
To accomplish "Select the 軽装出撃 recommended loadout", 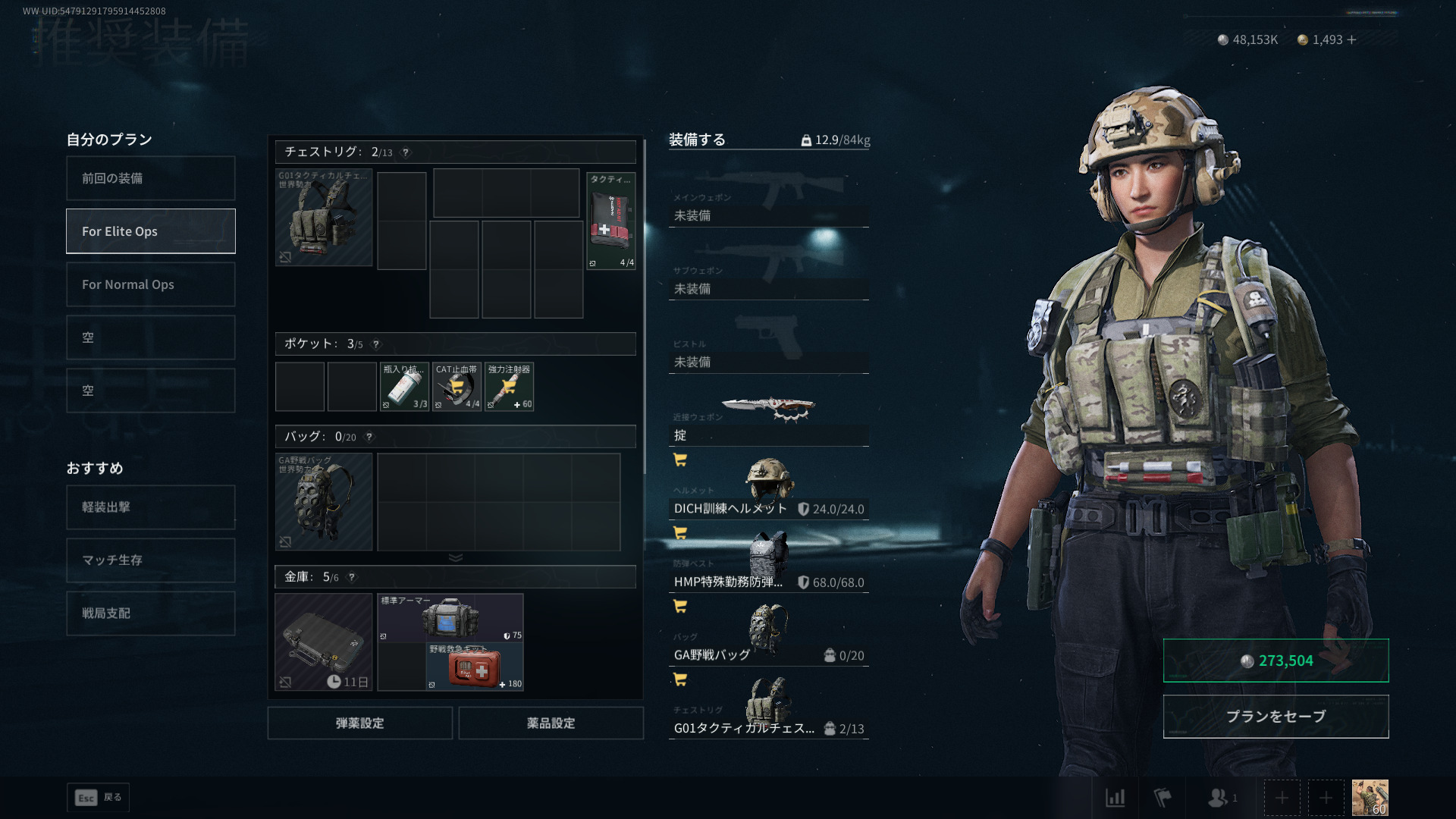I will click(150, 507).
